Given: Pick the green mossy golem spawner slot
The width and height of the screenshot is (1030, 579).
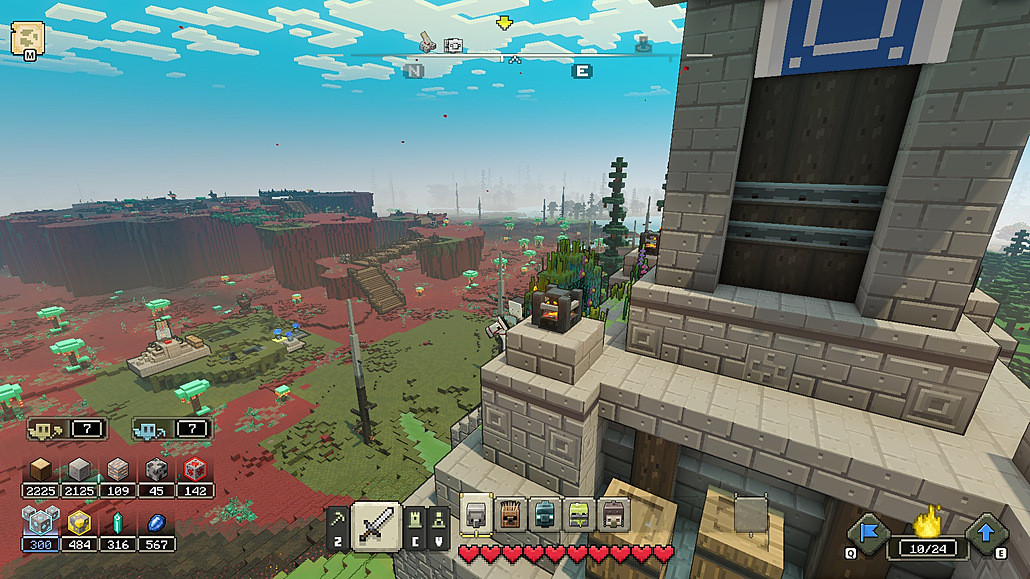Looking at the screenshot, I should (x=579, y=514).
